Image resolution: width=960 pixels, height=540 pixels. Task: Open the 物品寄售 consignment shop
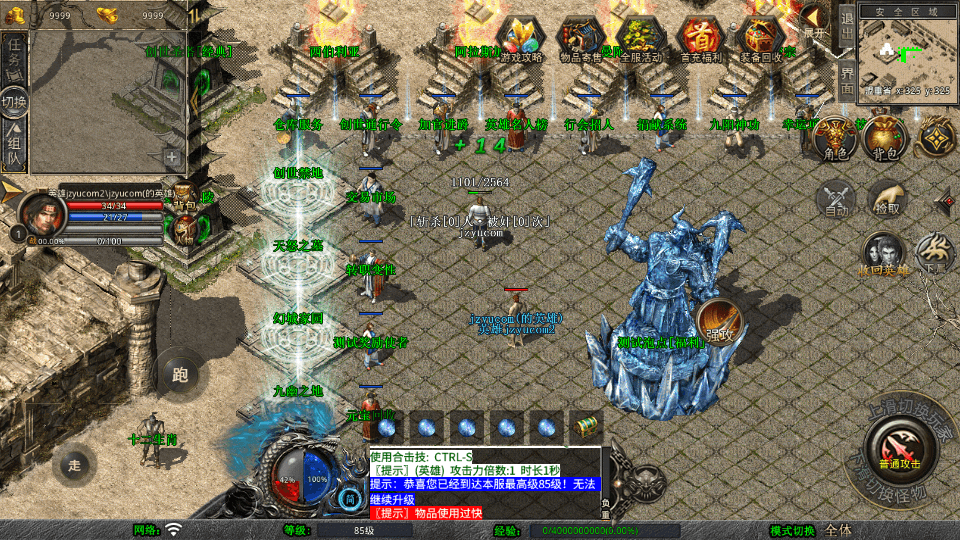coord(580,40)
